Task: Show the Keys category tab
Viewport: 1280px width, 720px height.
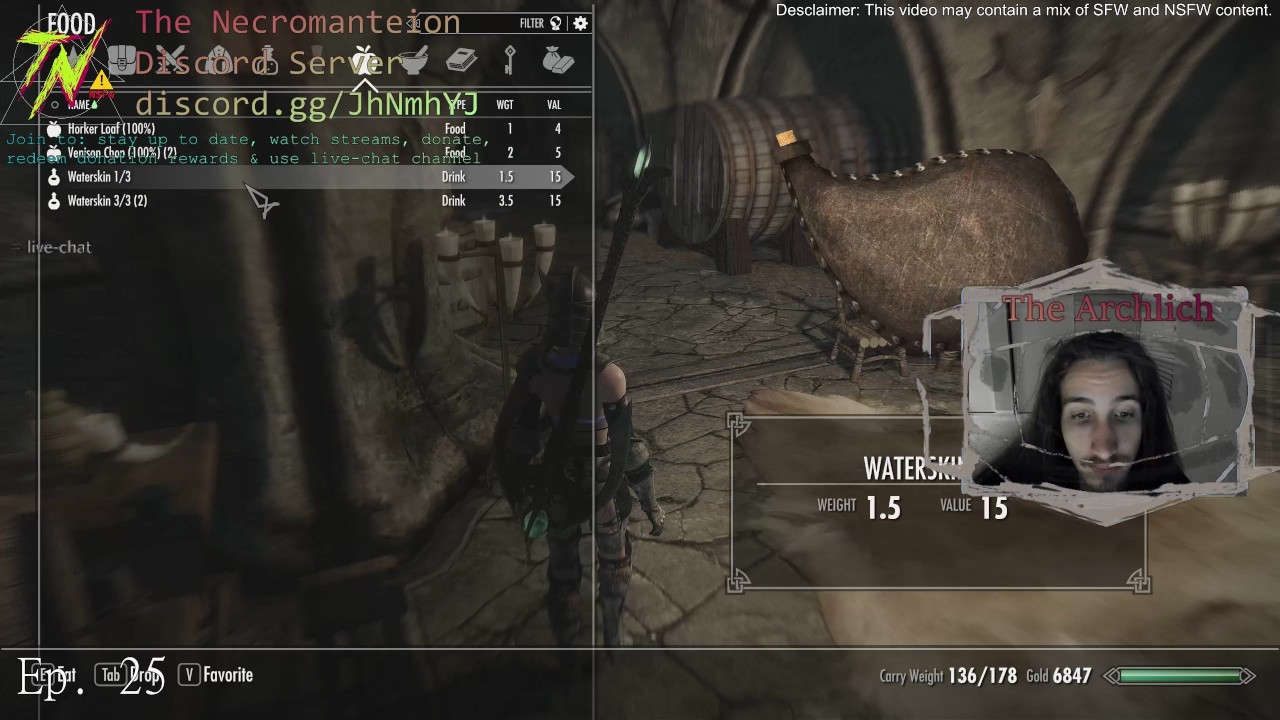Action: coord(509,61)
